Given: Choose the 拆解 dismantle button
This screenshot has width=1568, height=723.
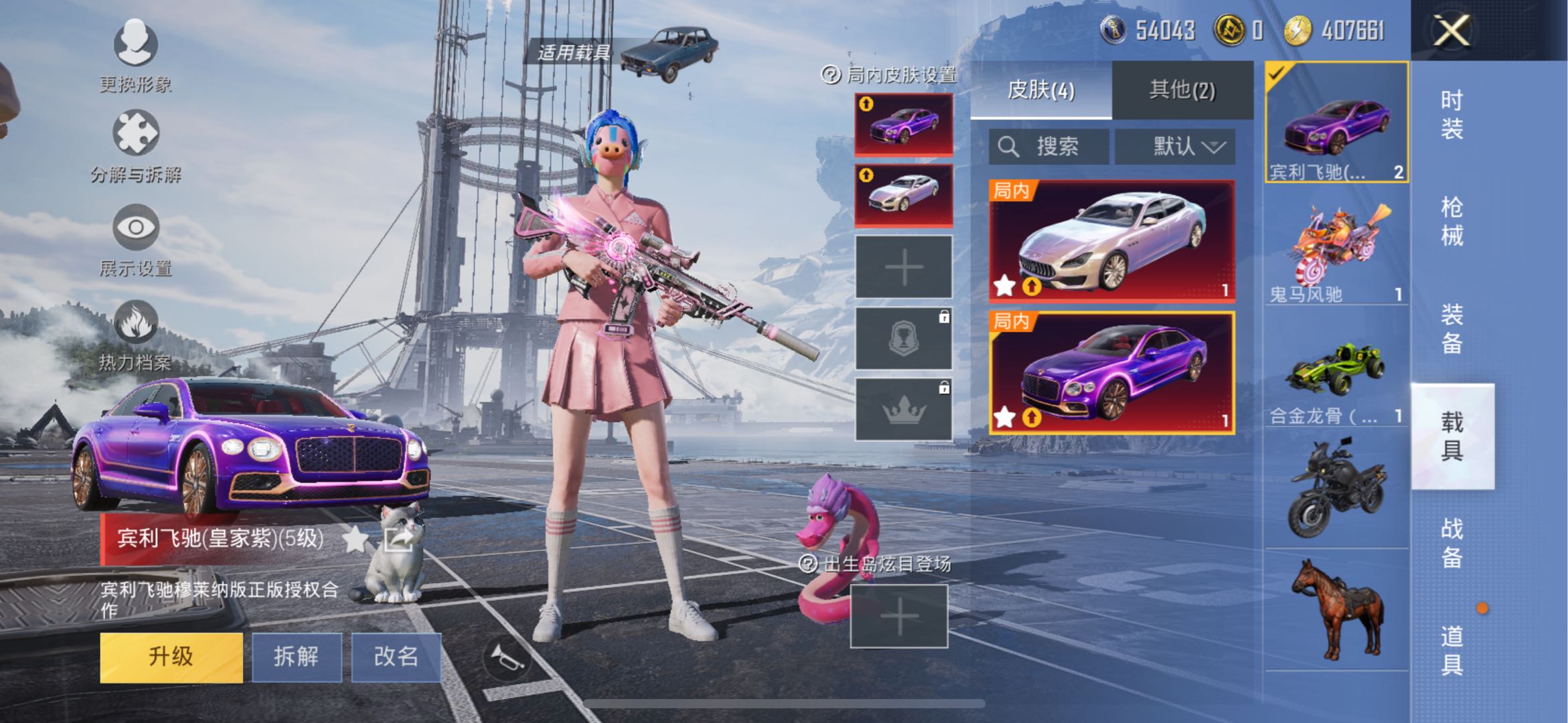Looking at the screenshot, I should point(296,657).
